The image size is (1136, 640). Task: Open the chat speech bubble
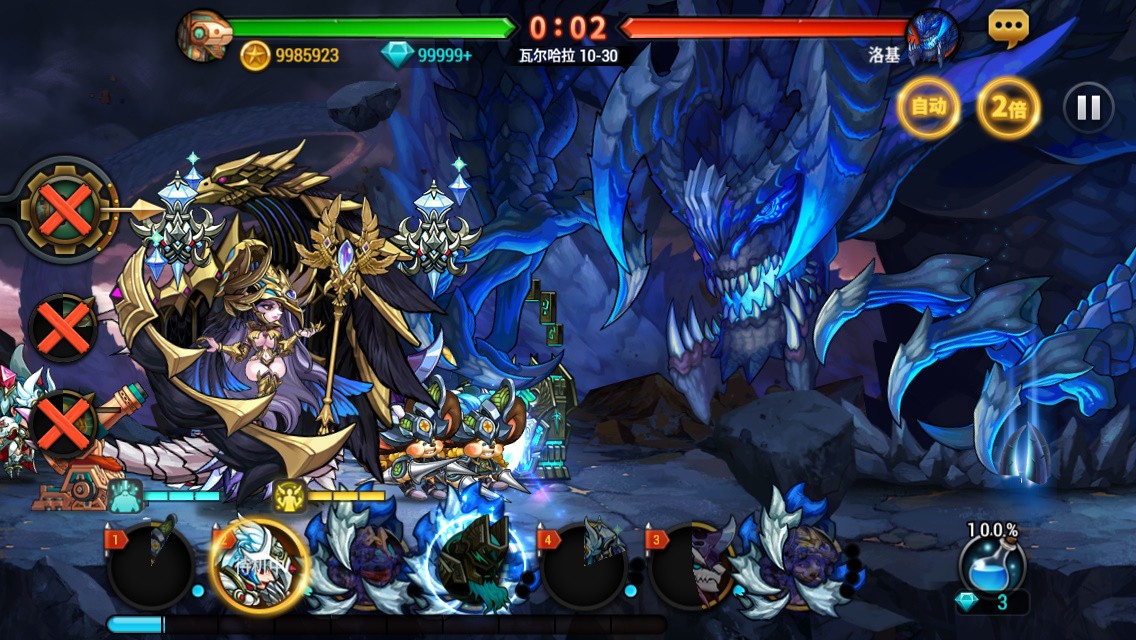1008,27
